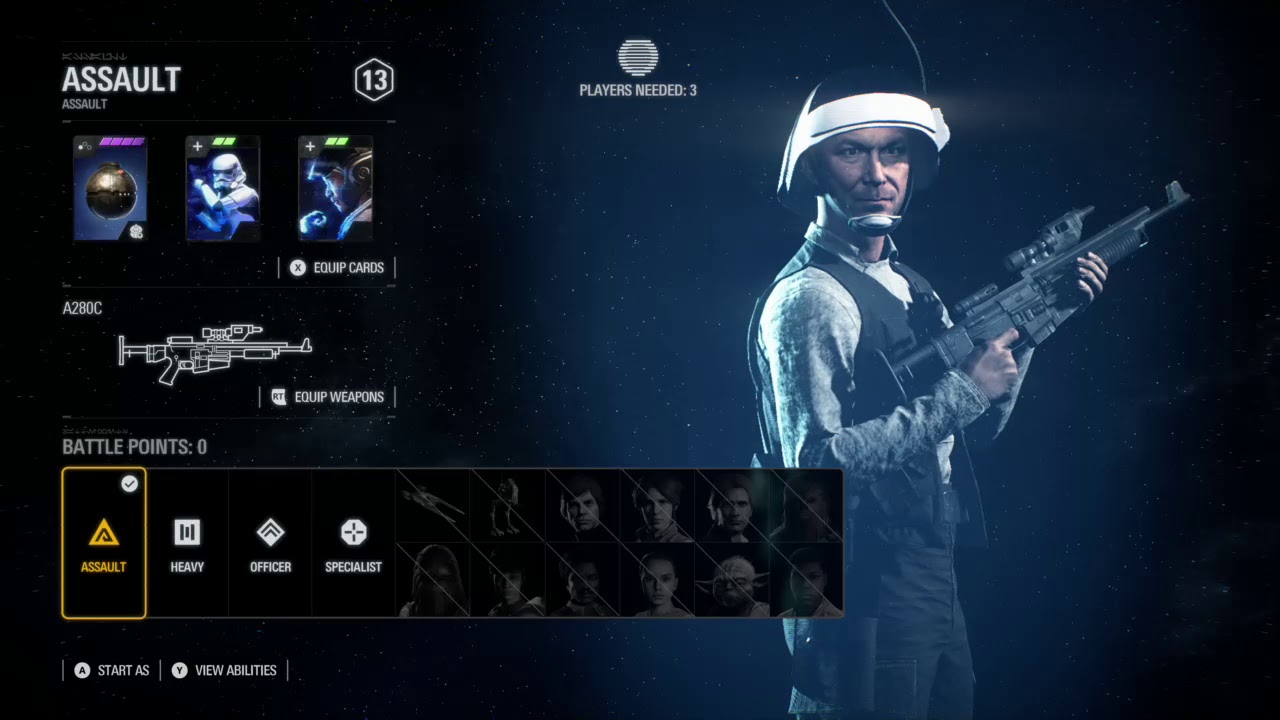Open the thermal detonator star card

click(x=110, y=189)
